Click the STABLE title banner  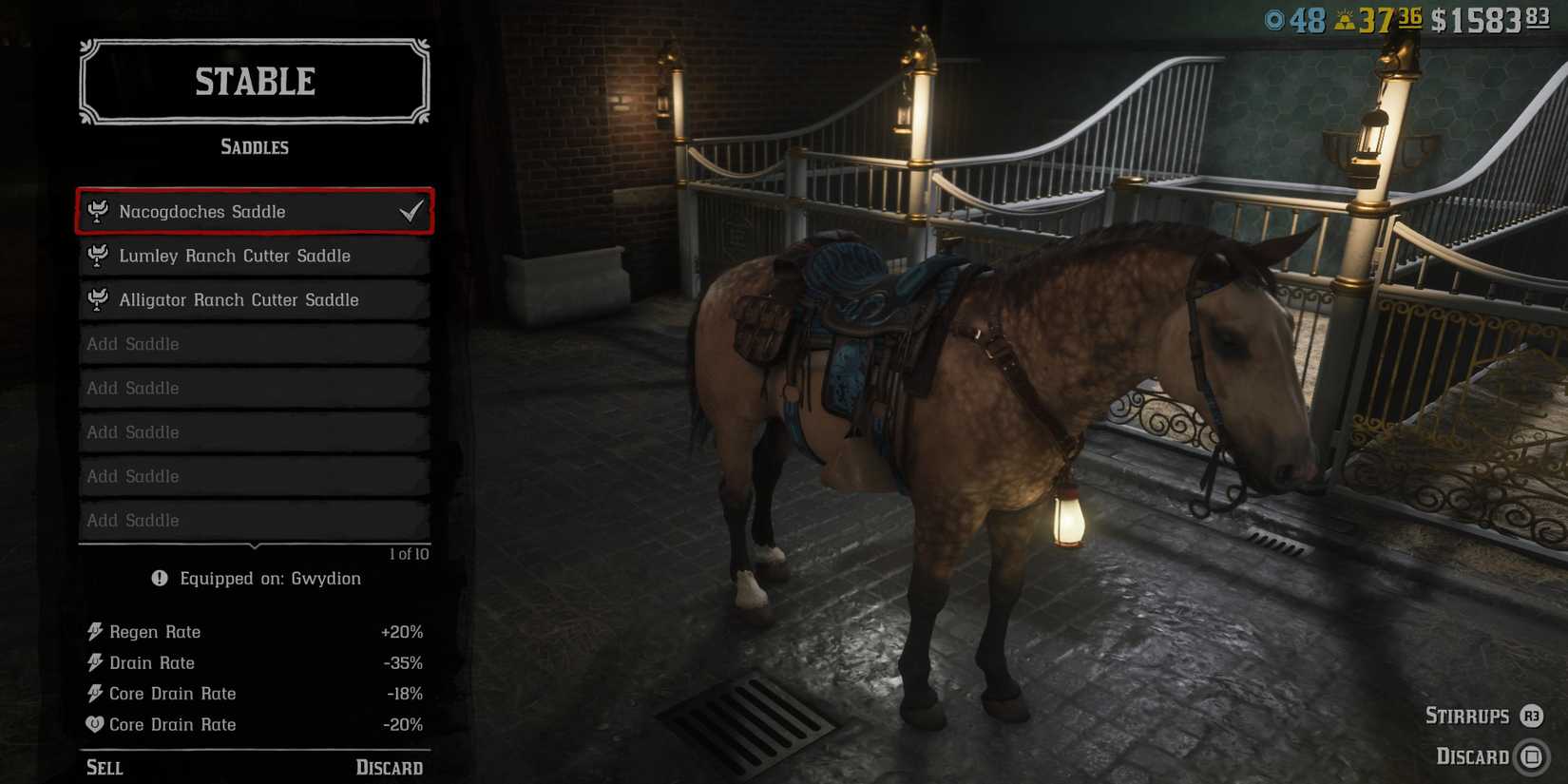pos(254,81)
